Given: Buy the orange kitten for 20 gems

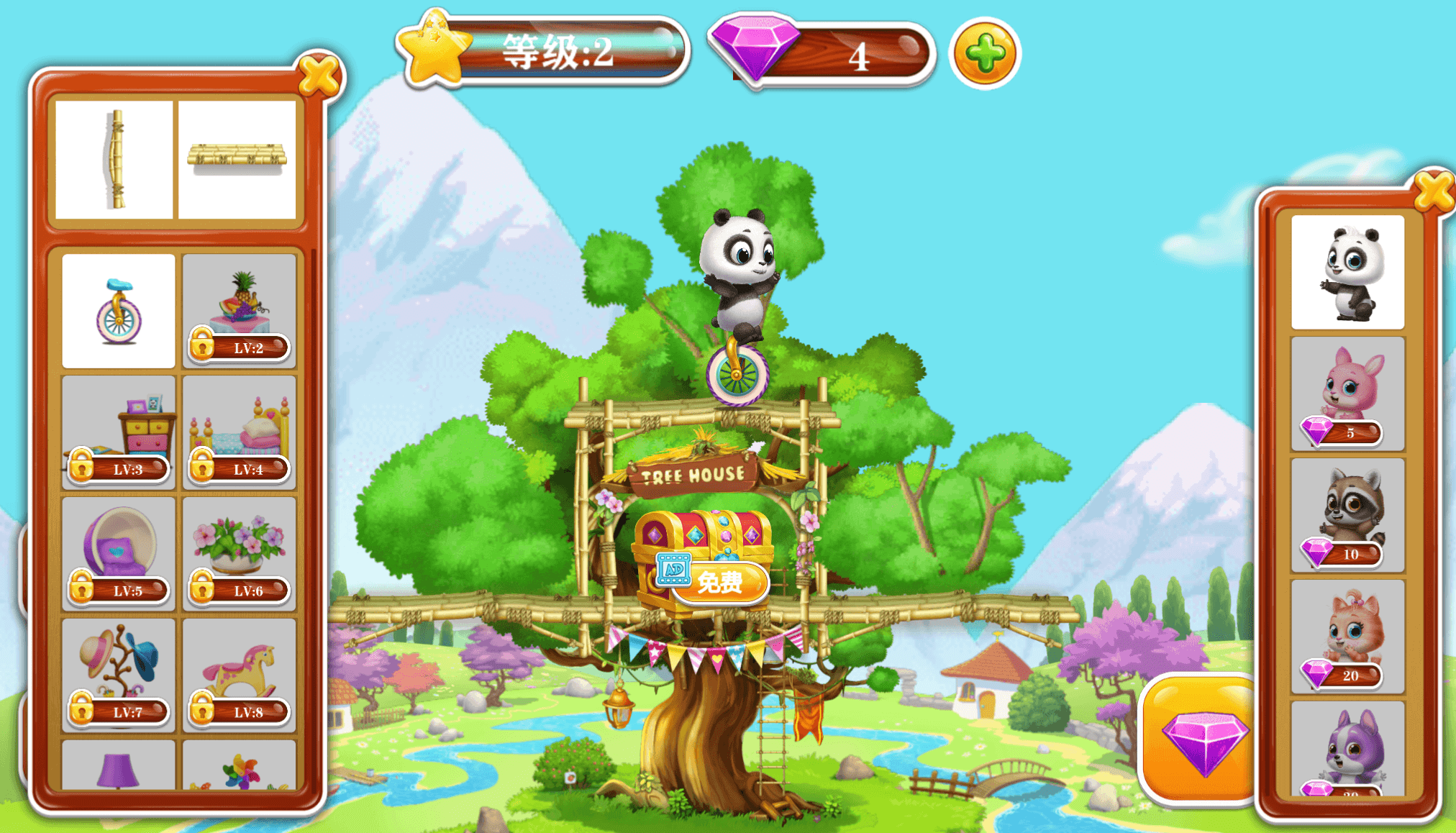Looking at the screenshot, I should click(x=1347, y=637).
